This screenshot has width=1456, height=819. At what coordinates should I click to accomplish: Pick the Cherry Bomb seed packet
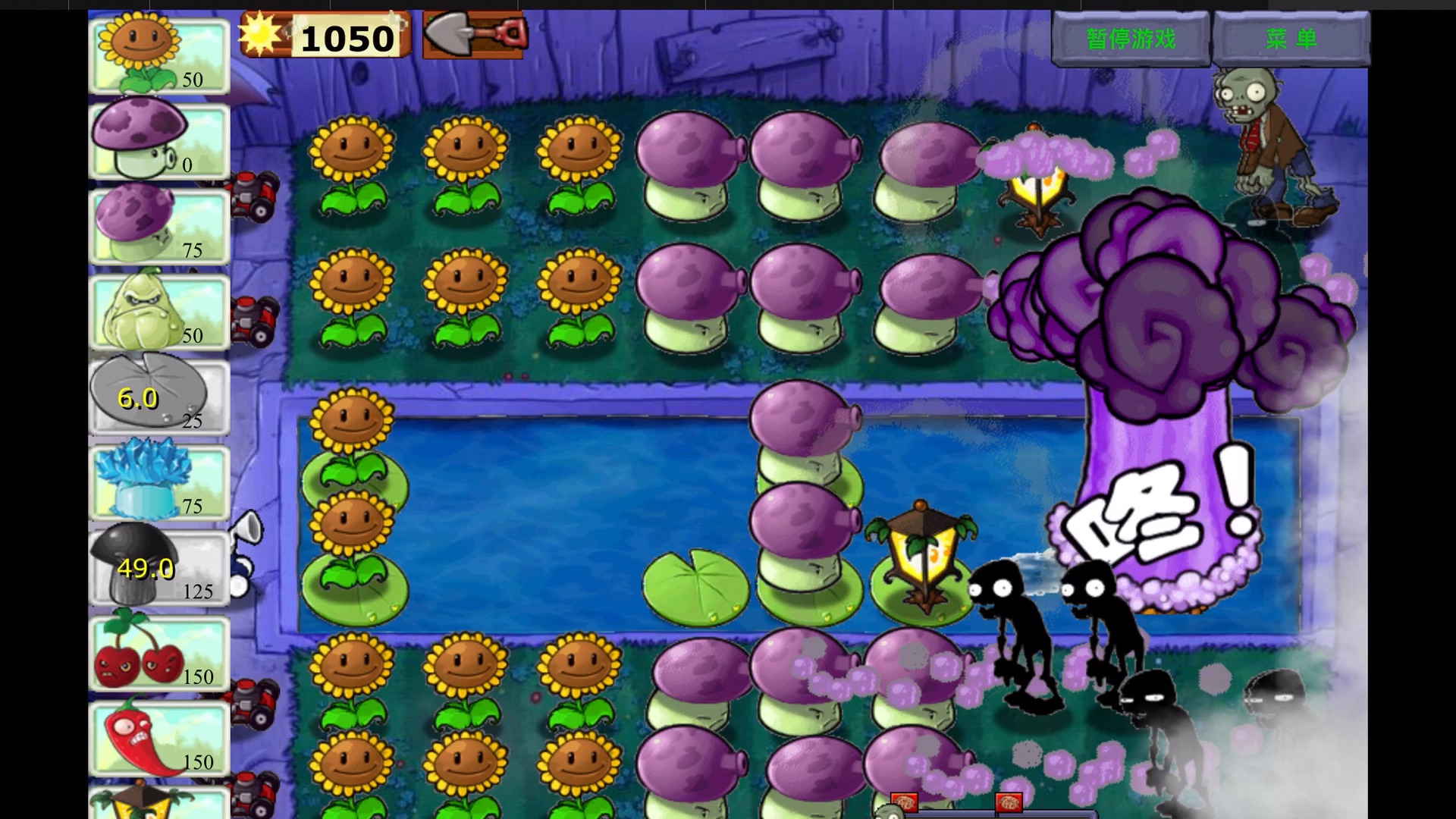point(159,653)
